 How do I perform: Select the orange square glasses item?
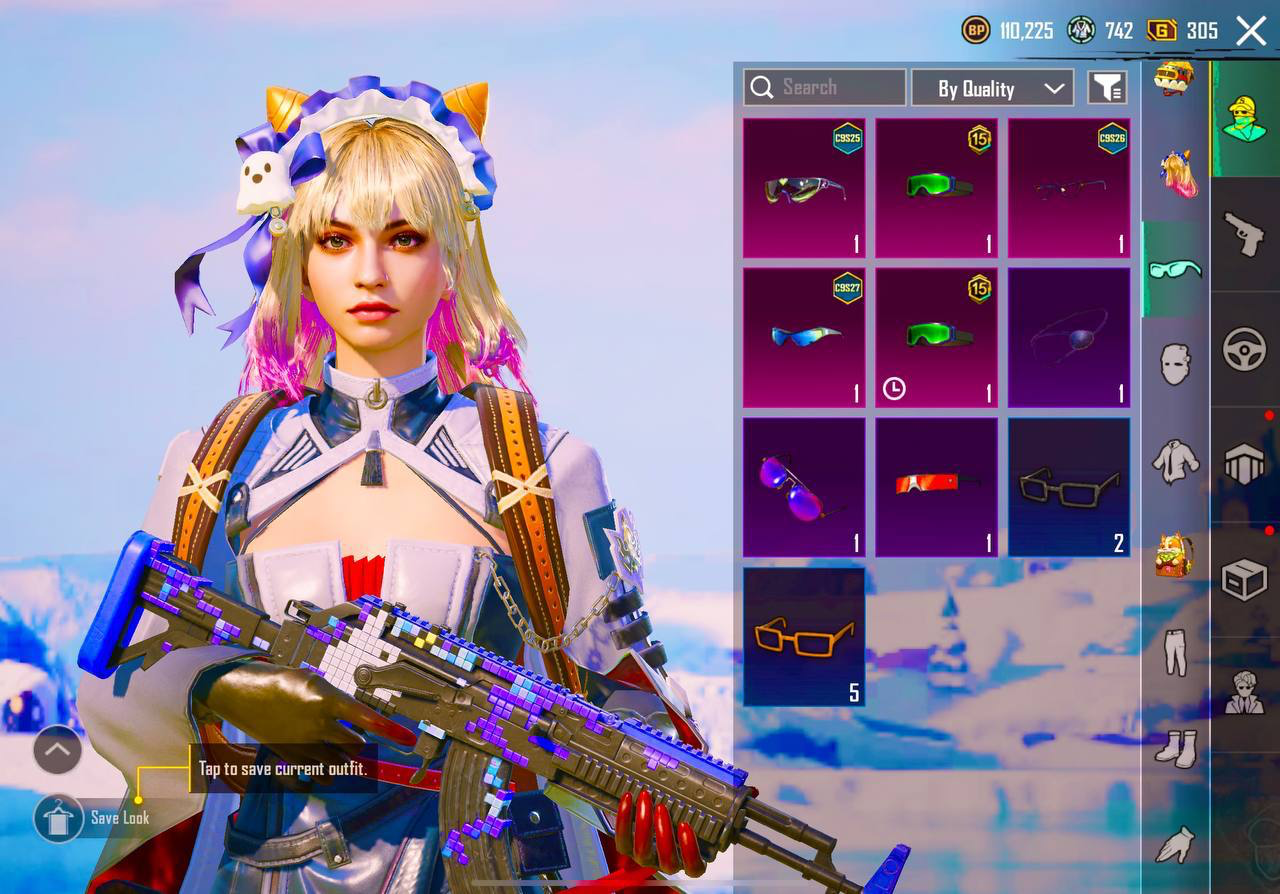pyautogui.click(x=804, y=636)
